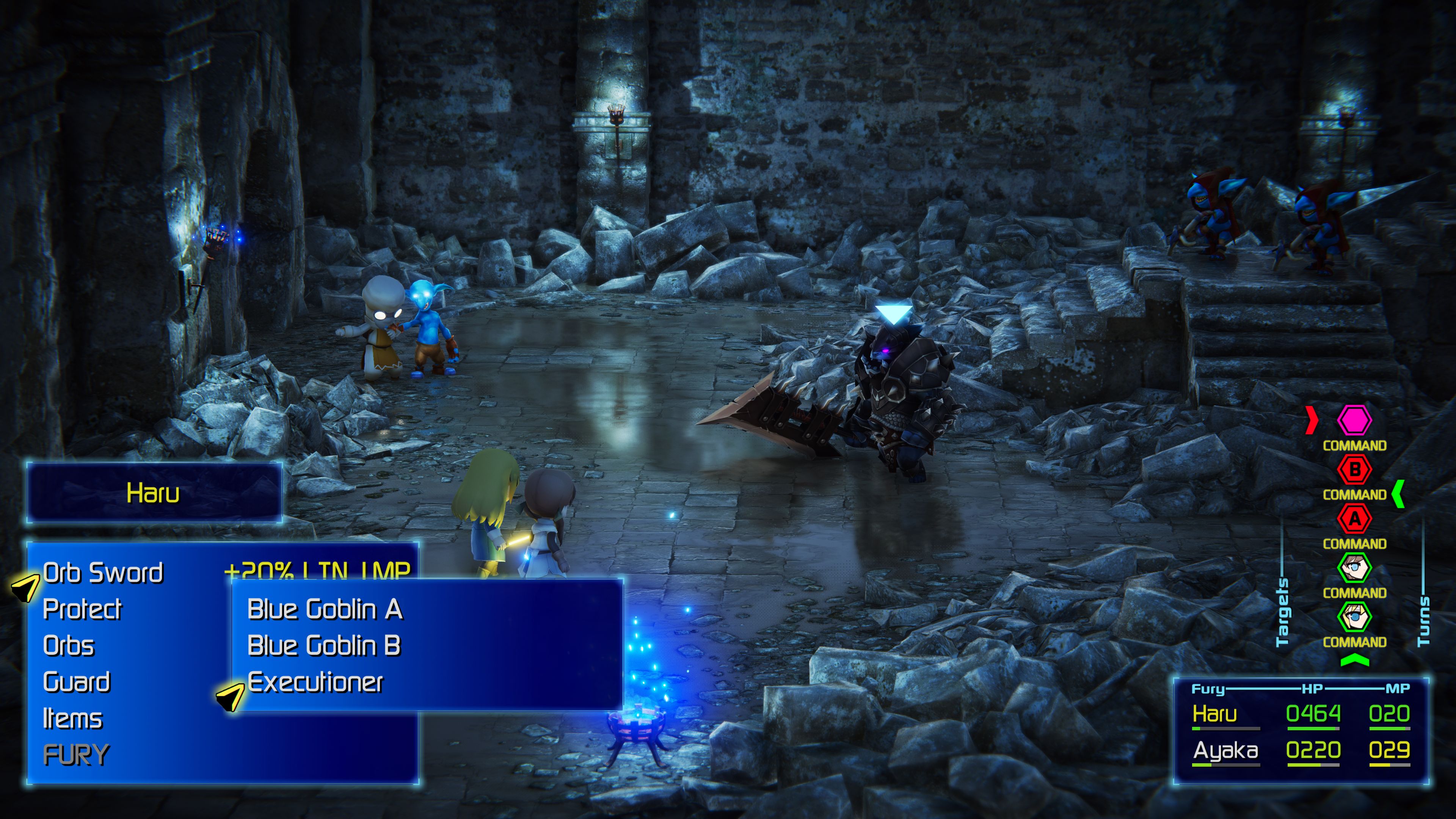This screenshot has height=819, width=1456.
Task: Click the pink hexagon turn icon
Action: click(x=1354, y=420)
